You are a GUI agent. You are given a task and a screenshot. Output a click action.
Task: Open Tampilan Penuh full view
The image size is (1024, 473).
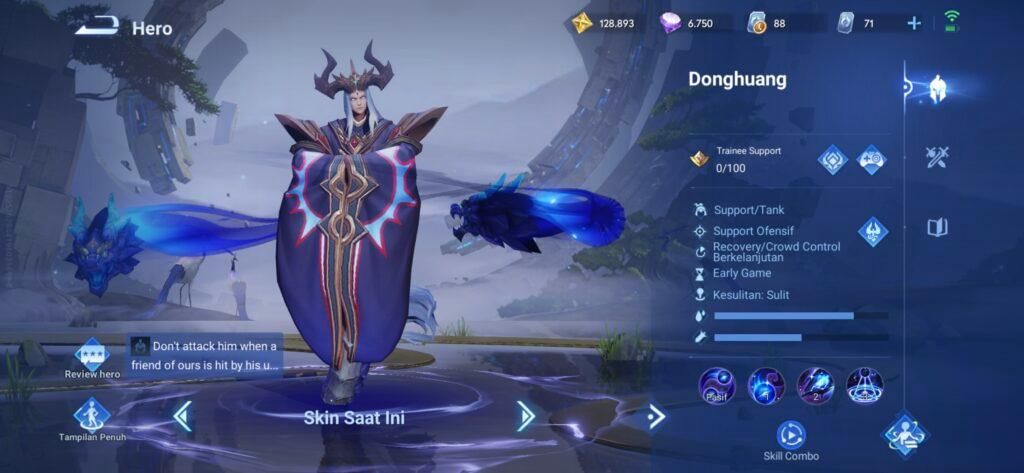pos(92,418)
